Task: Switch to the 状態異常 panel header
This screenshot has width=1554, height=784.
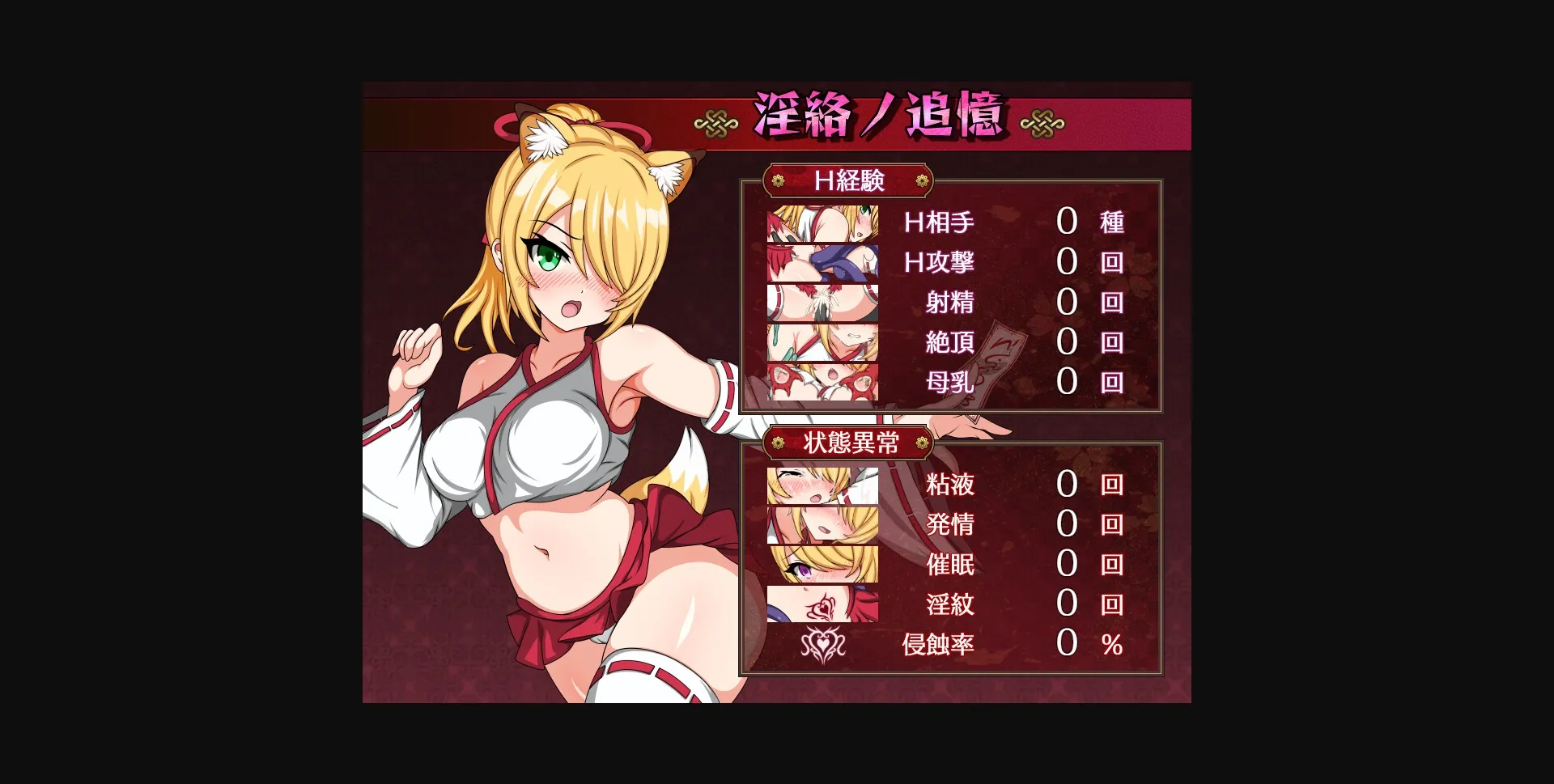Action: (x=851, y=444)
